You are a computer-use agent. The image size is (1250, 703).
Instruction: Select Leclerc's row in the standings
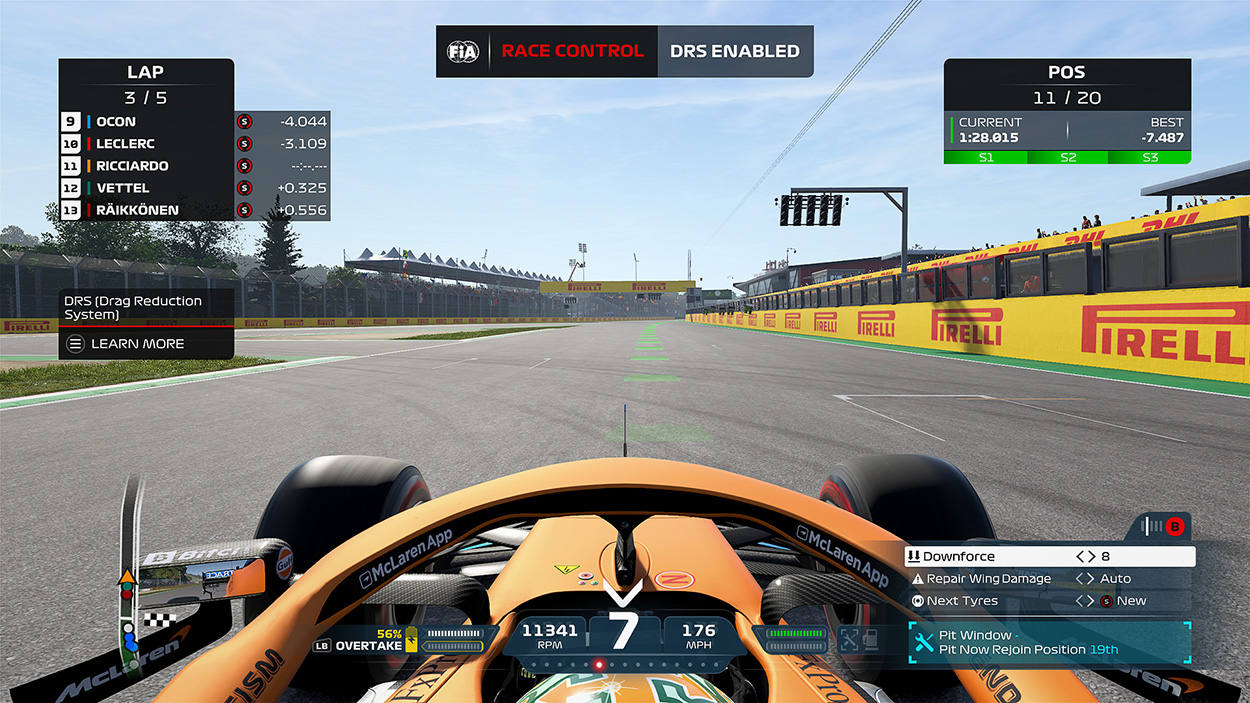(x=194, y=144)
